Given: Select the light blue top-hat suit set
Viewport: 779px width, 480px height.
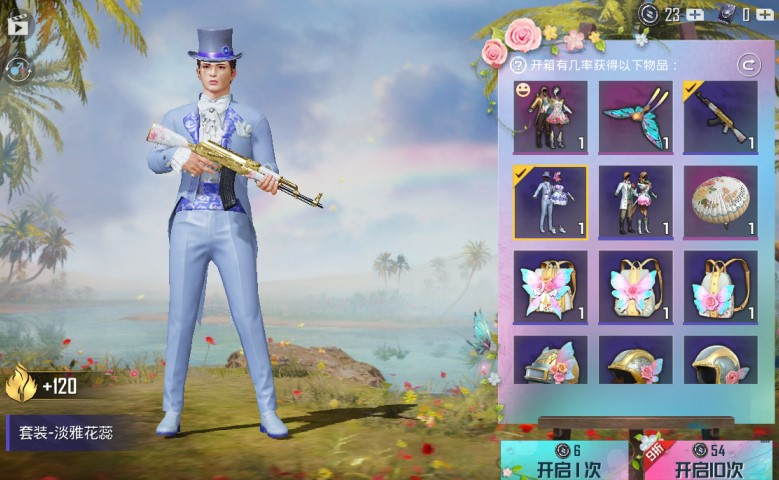Looking at the screenshot, I should [550, 202].
